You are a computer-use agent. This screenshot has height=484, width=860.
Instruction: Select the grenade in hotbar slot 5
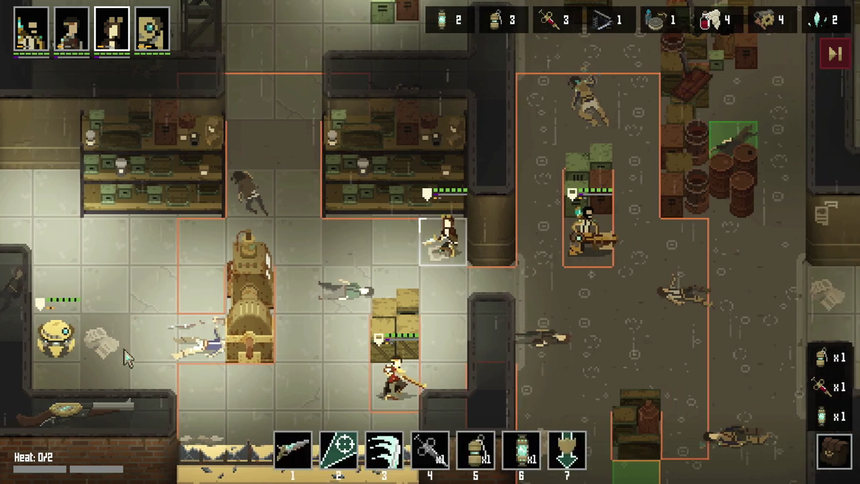476,451
